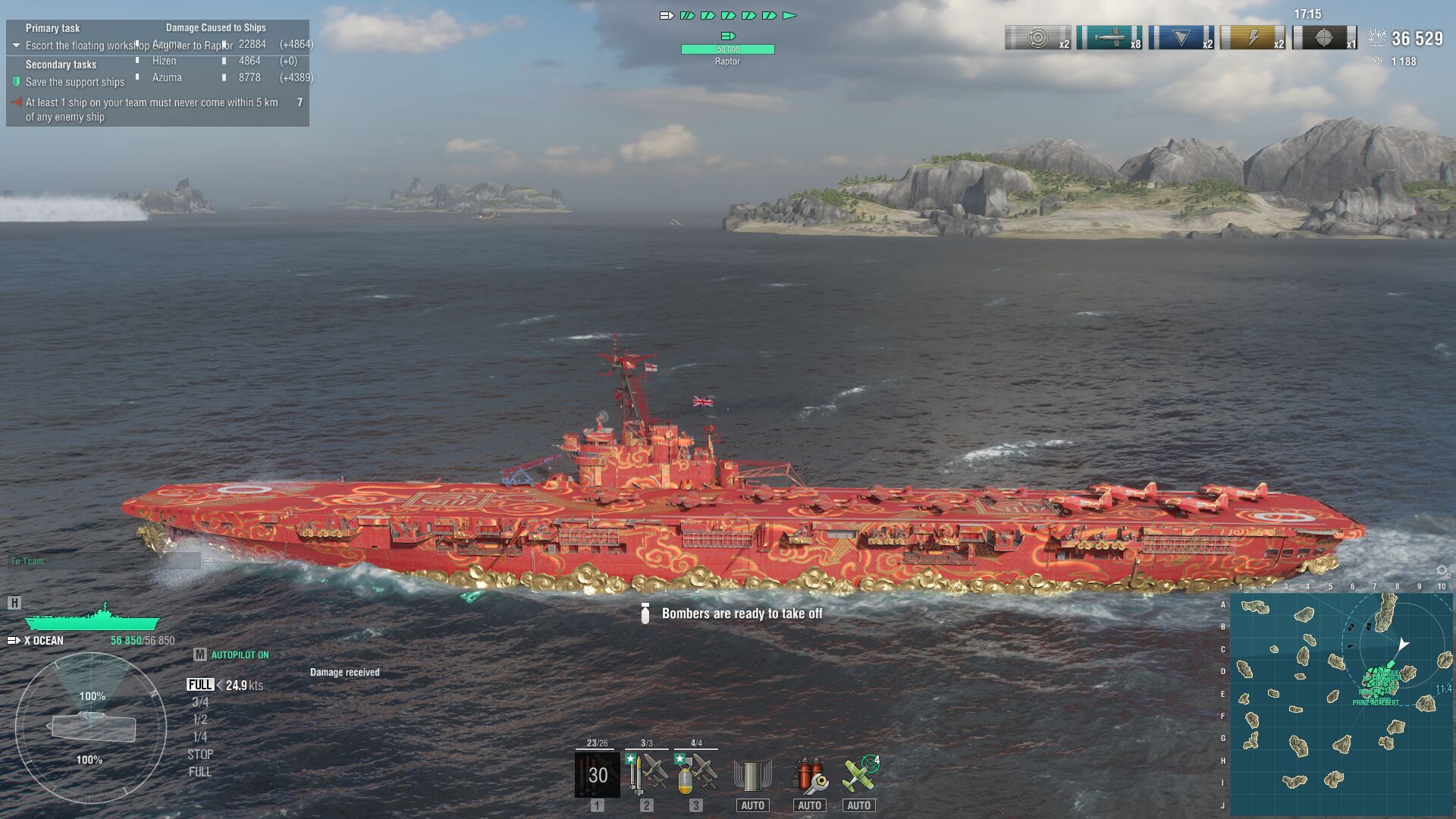Activate the Damage Control Party consumable
The image size is (1456, 819).
point(752,775)
